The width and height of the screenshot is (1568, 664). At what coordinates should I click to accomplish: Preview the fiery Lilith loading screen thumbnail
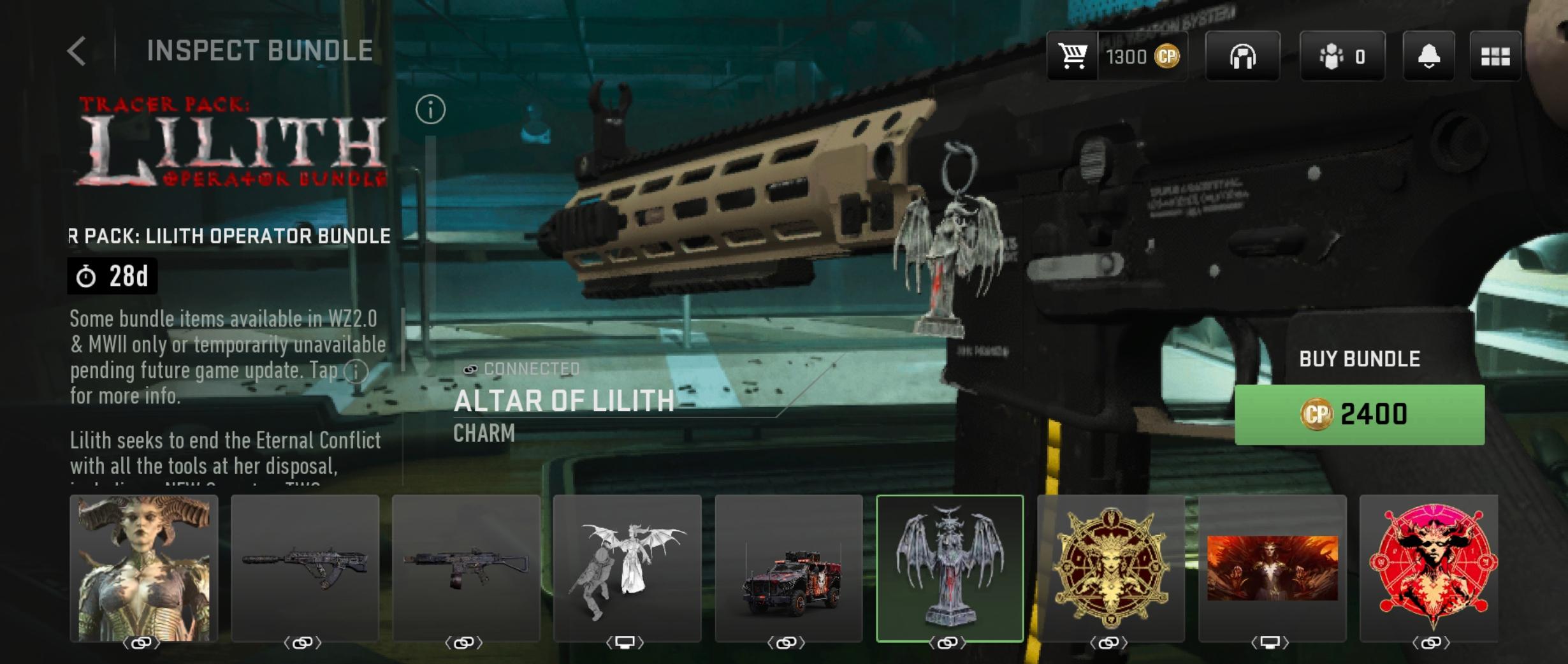pos(1272,568)
